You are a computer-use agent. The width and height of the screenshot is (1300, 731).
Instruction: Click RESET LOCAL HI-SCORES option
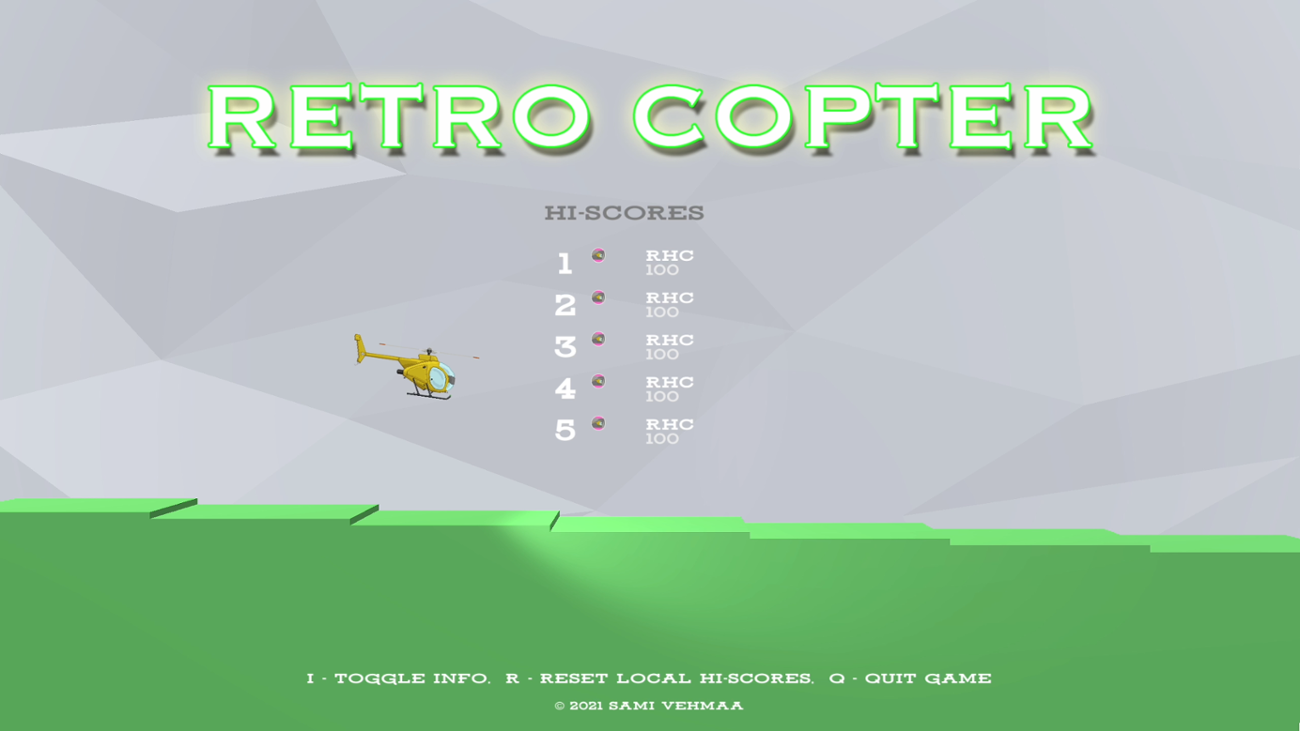[660, 677]
